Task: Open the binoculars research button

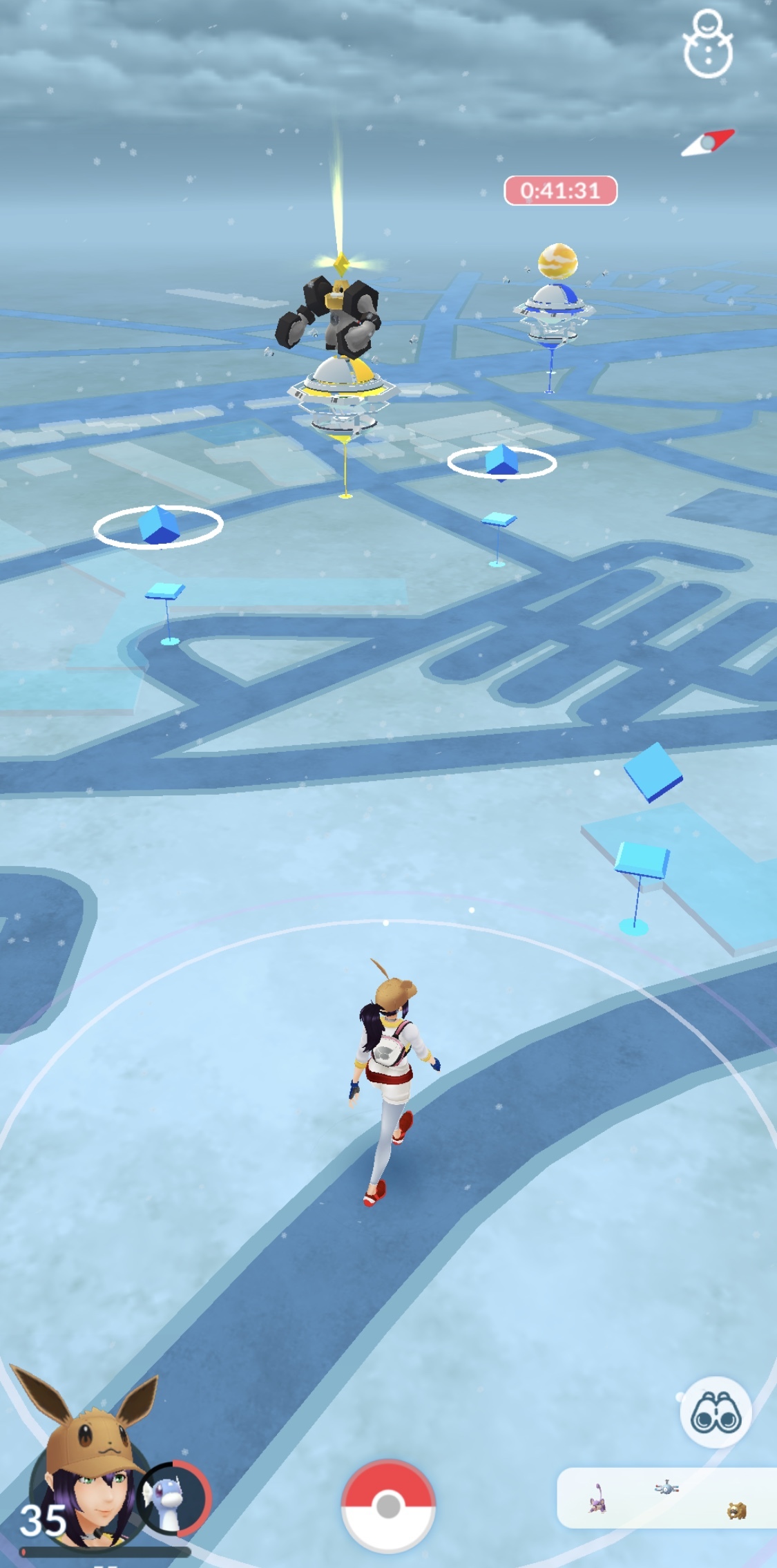Action: [716, 1413]
